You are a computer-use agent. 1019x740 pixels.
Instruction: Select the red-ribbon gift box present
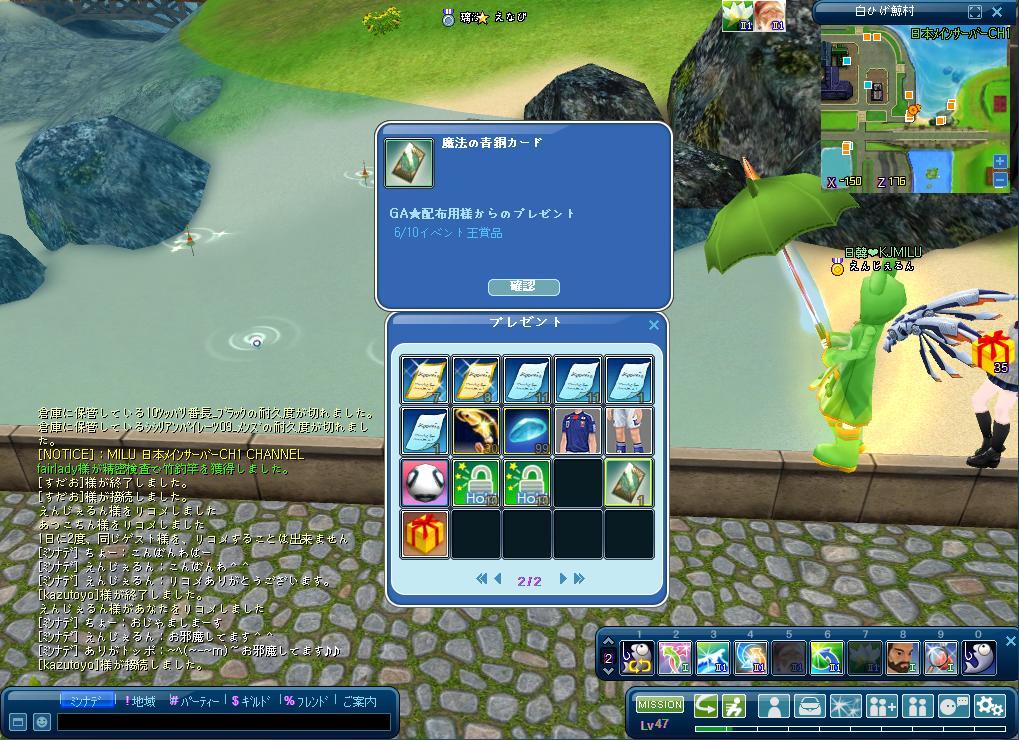(x=425, y=533)
